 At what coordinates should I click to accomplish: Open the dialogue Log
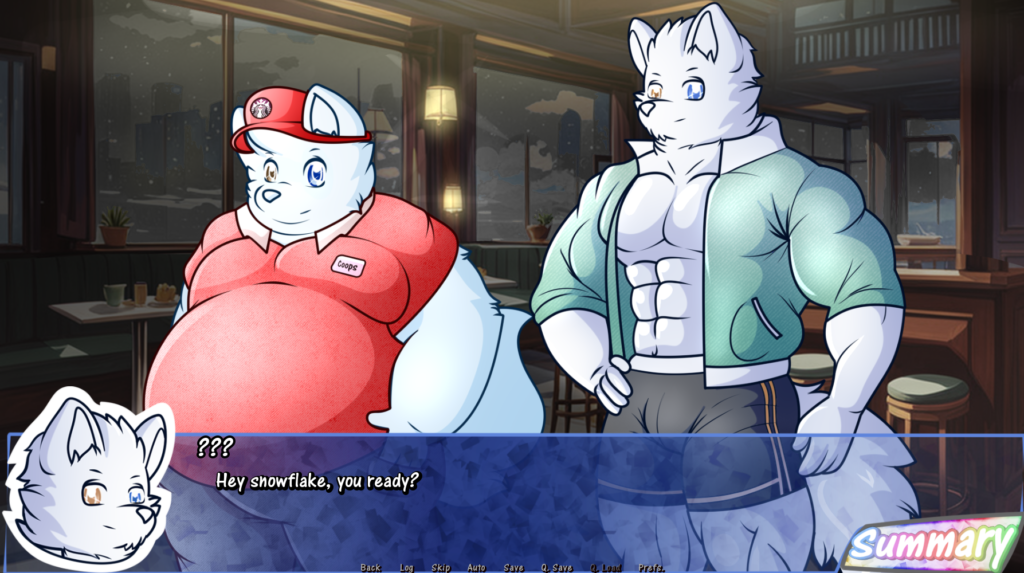click(x=406, y=567)
